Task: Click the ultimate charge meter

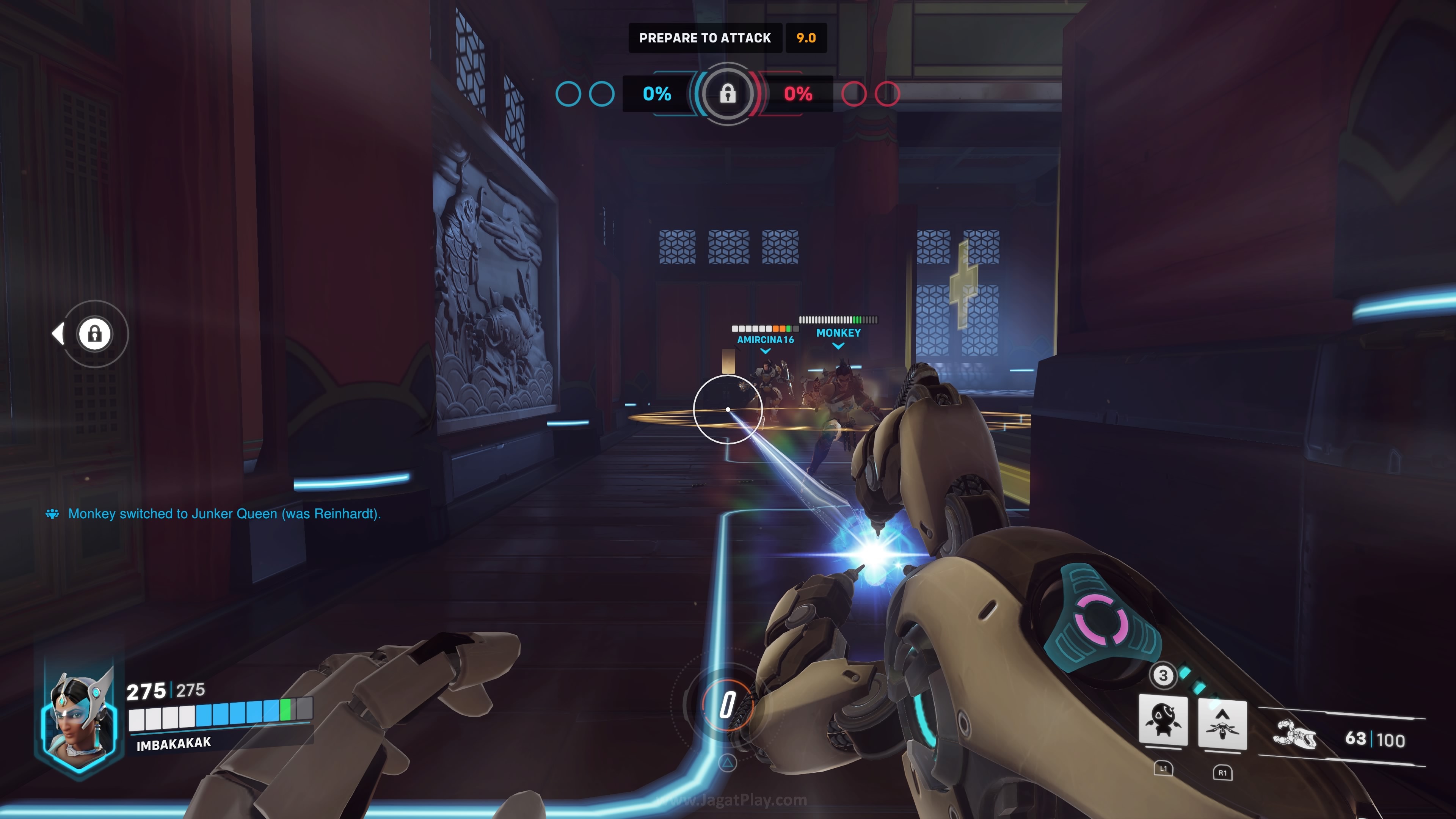Action: [x=728, y=705]
